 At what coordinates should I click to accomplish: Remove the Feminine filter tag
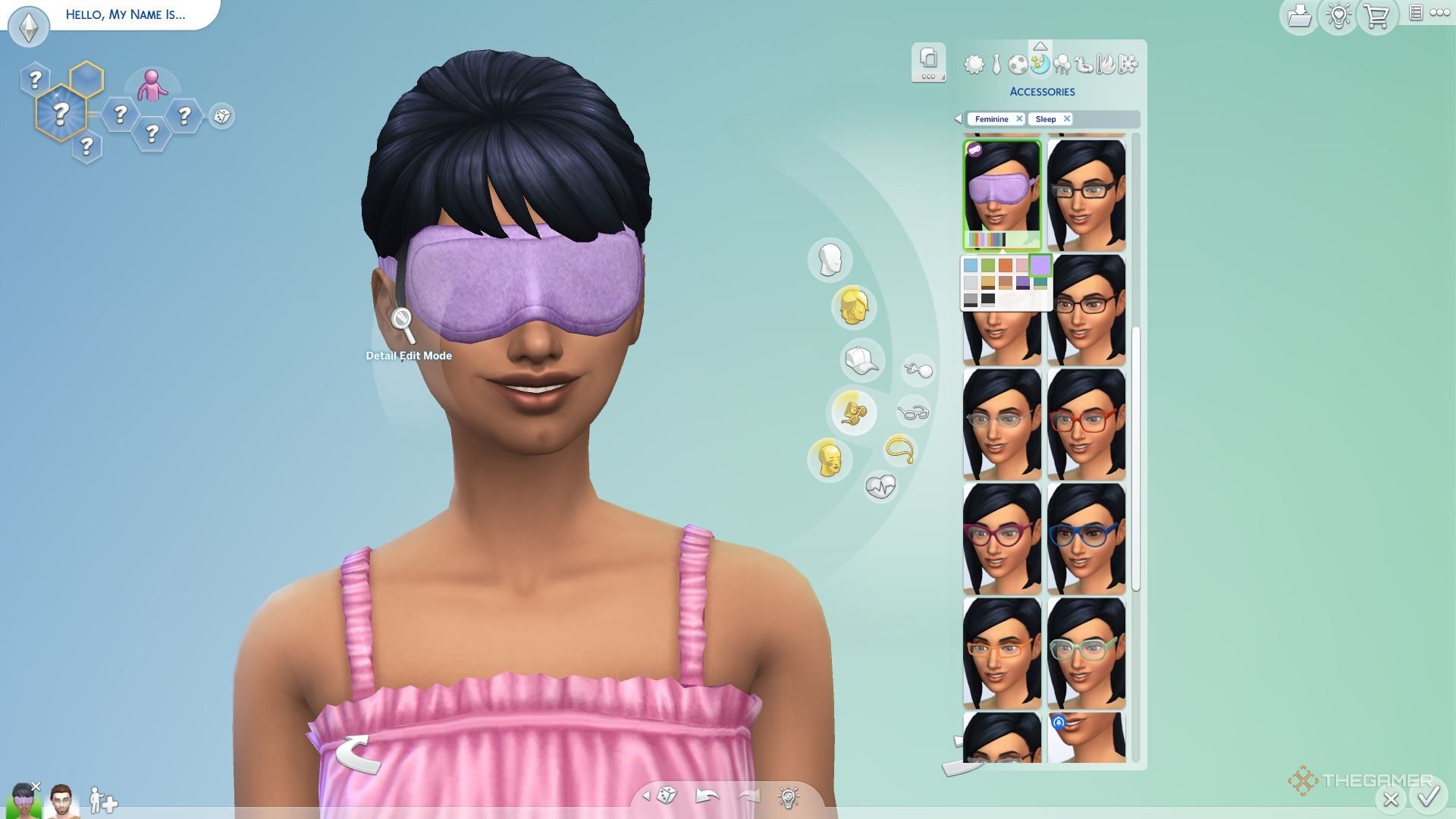click(x=1019, y=119)
